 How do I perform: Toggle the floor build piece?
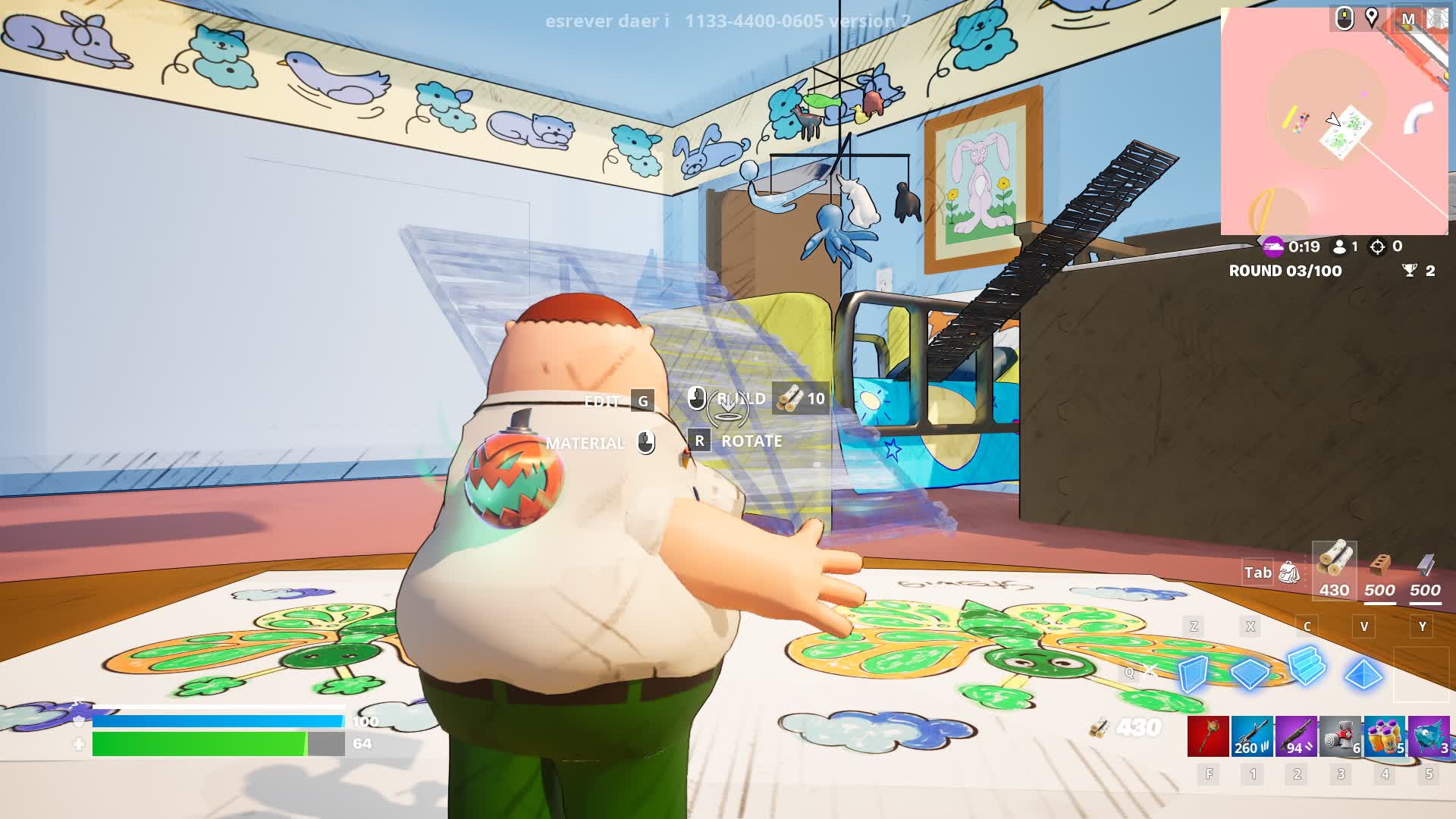click(1248, 675)
